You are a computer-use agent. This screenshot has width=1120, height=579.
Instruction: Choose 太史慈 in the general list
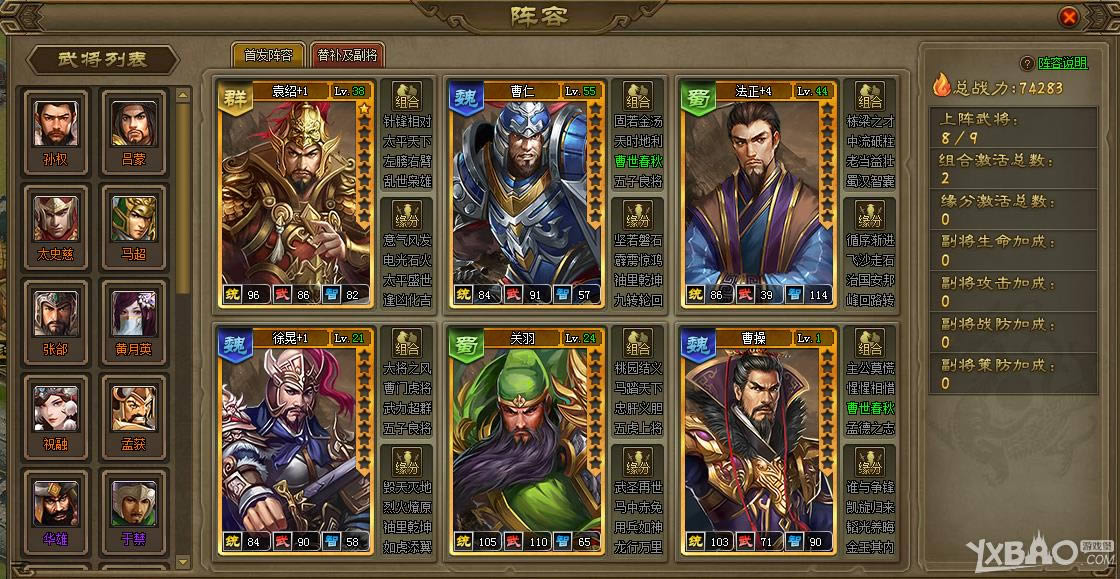(56, 224)
